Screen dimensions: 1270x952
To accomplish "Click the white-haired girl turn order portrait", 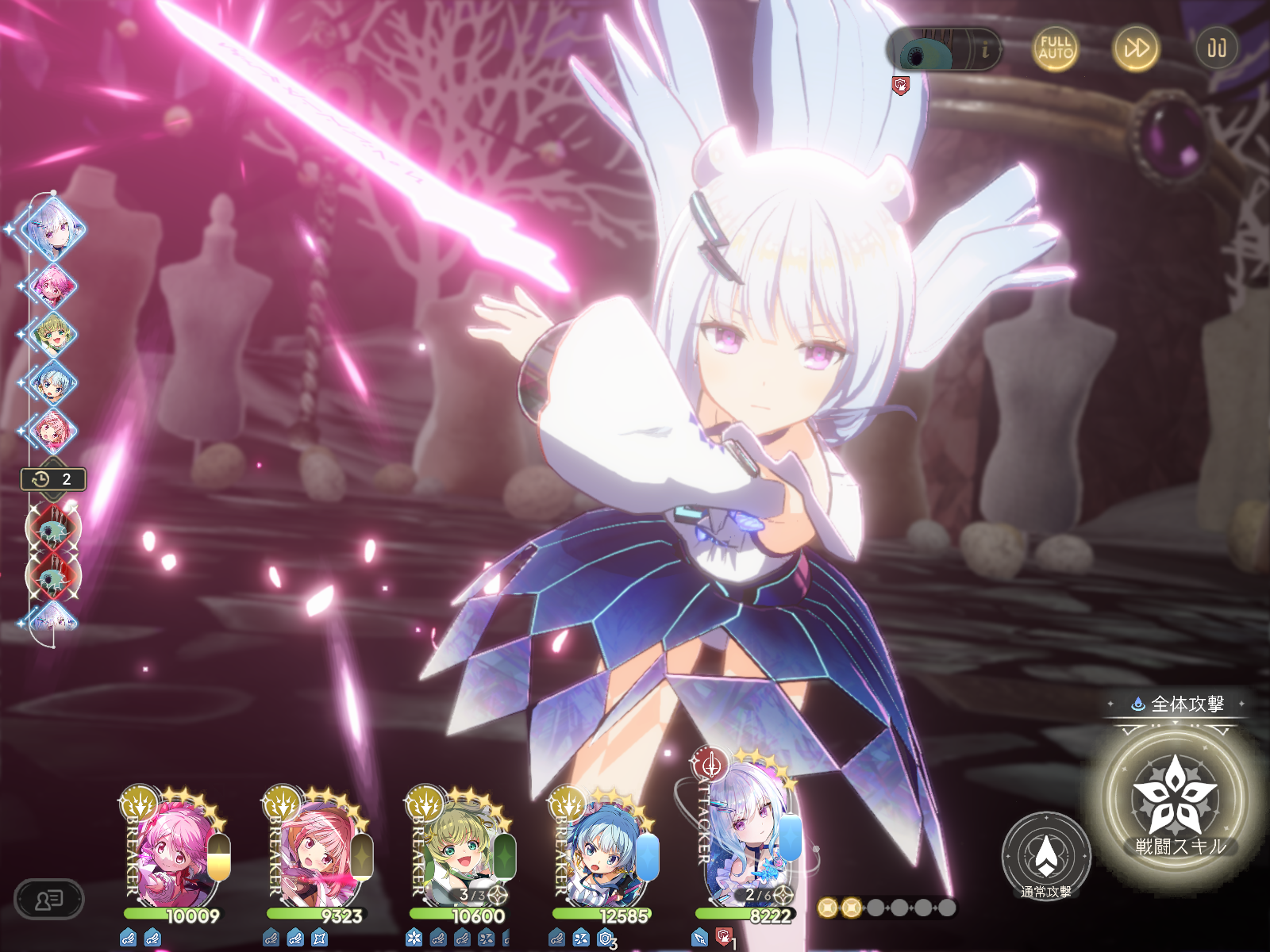I will coord(52,228).
